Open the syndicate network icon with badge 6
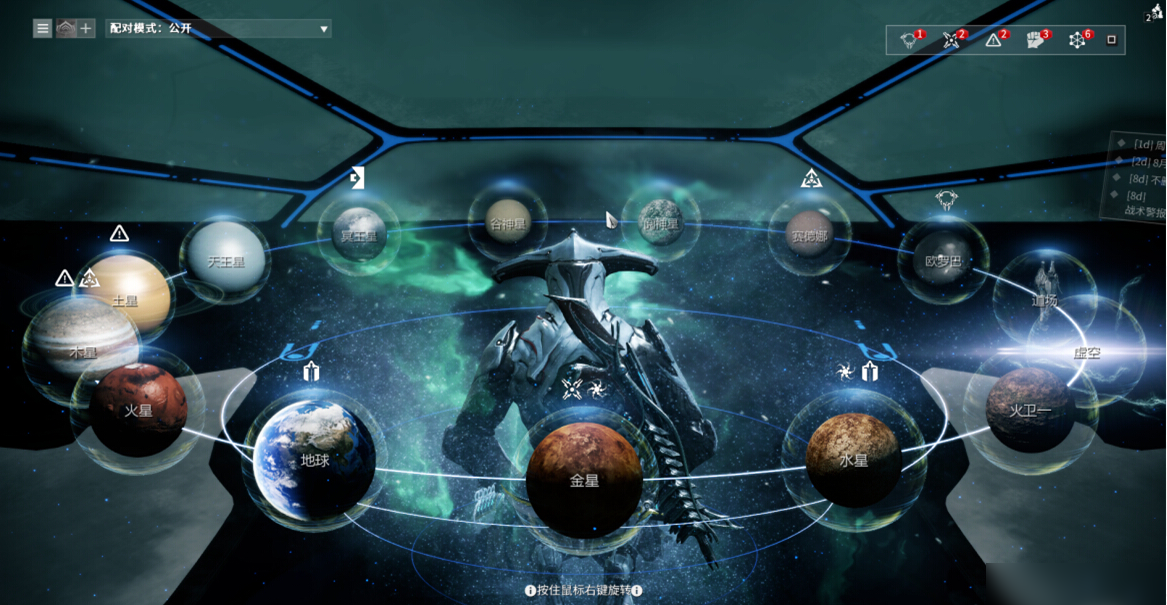The height and width of the screenshot is (605, 1167). pyautogui.click(x=1077, y=41)
